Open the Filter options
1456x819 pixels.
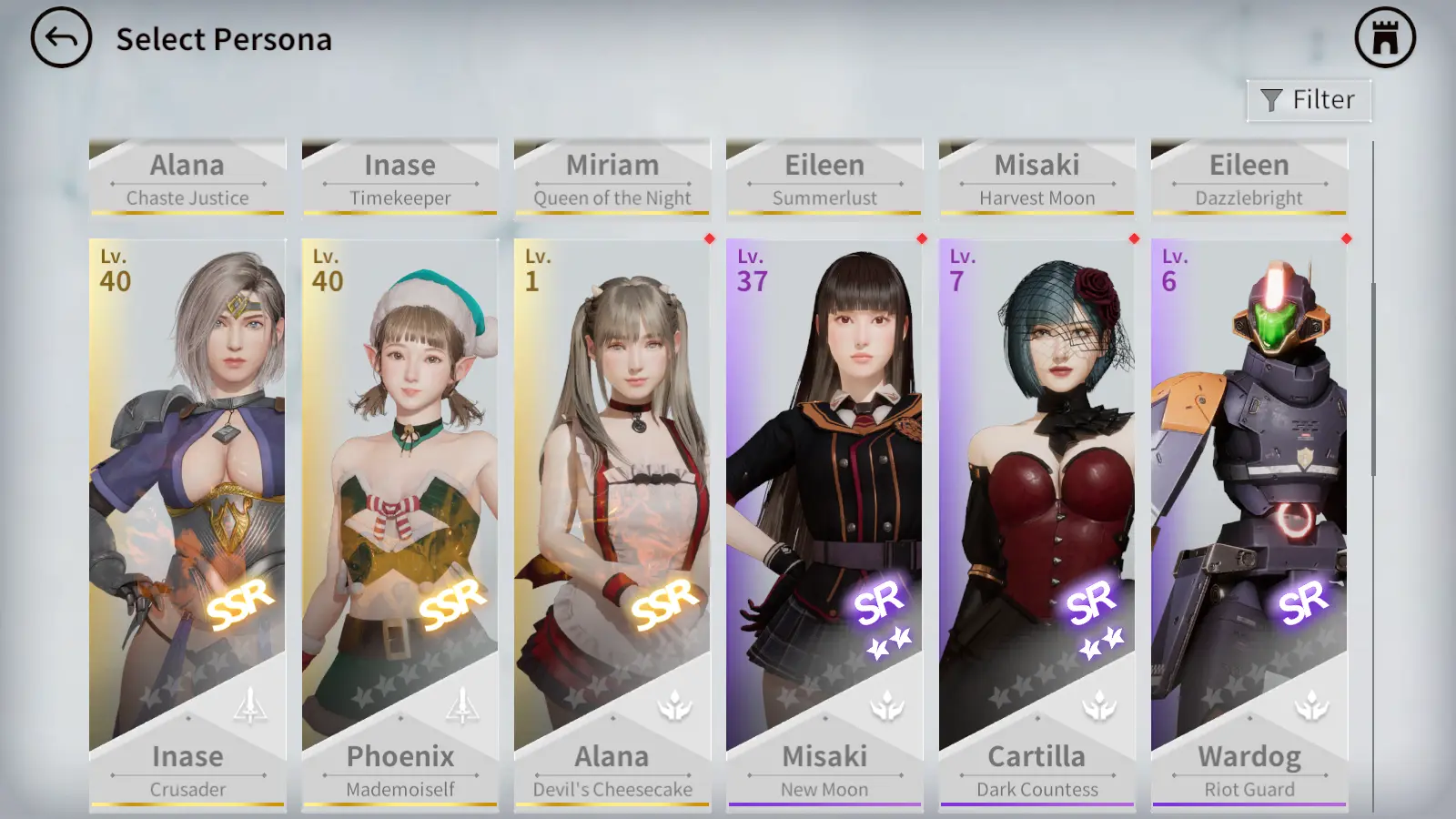pyautogui.click(x=1309, y=100)
